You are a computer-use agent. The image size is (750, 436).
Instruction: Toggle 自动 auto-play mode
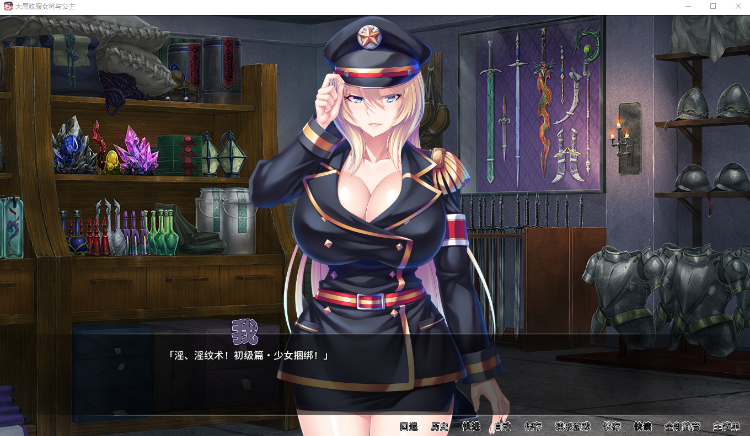[502, 426]
